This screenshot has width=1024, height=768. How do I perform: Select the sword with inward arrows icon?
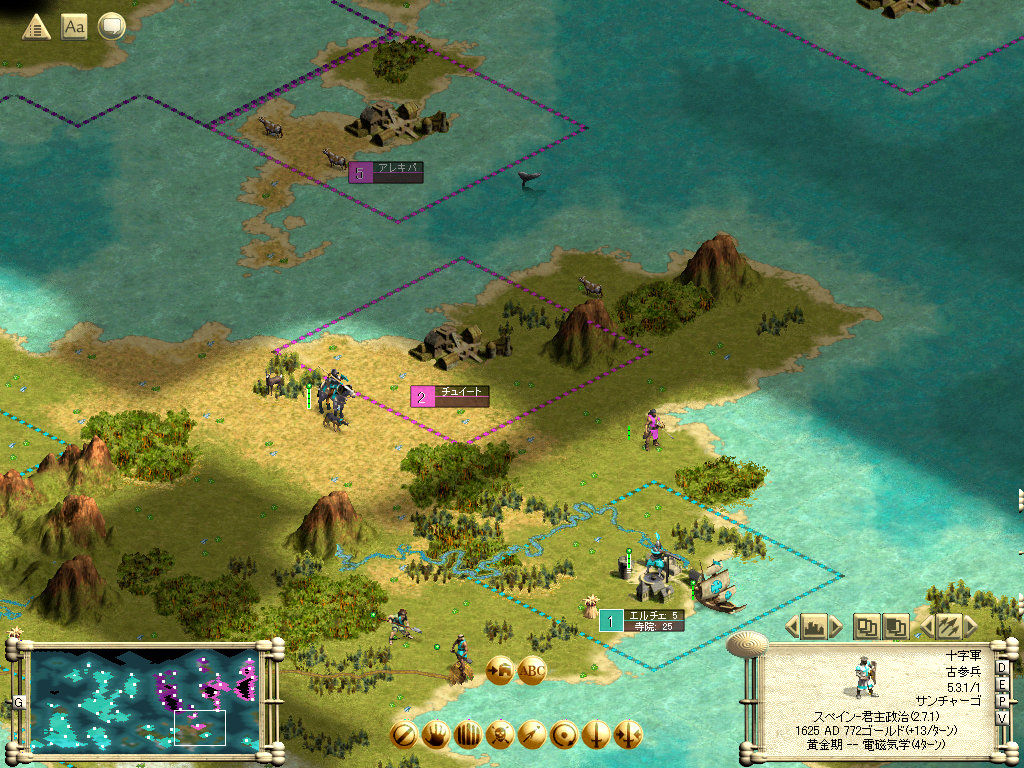628,735
